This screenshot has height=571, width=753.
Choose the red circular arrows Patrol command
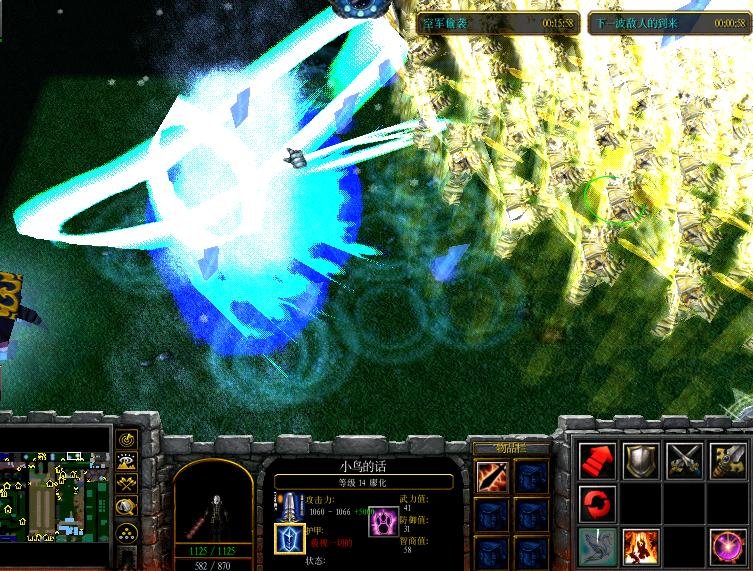[x=596, y=500]
